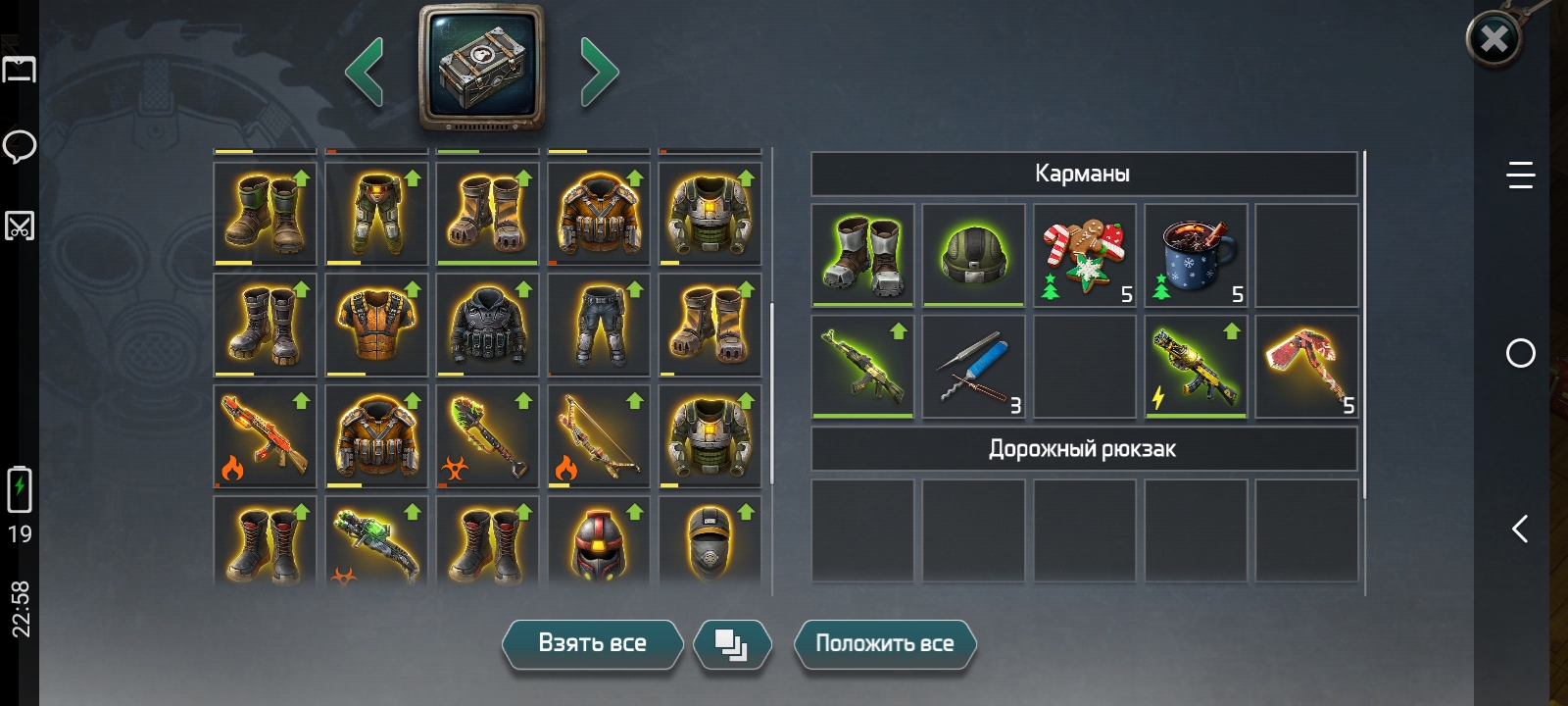
Task: Choose the biohazard shovel in the chest
Action: (487, 436)
